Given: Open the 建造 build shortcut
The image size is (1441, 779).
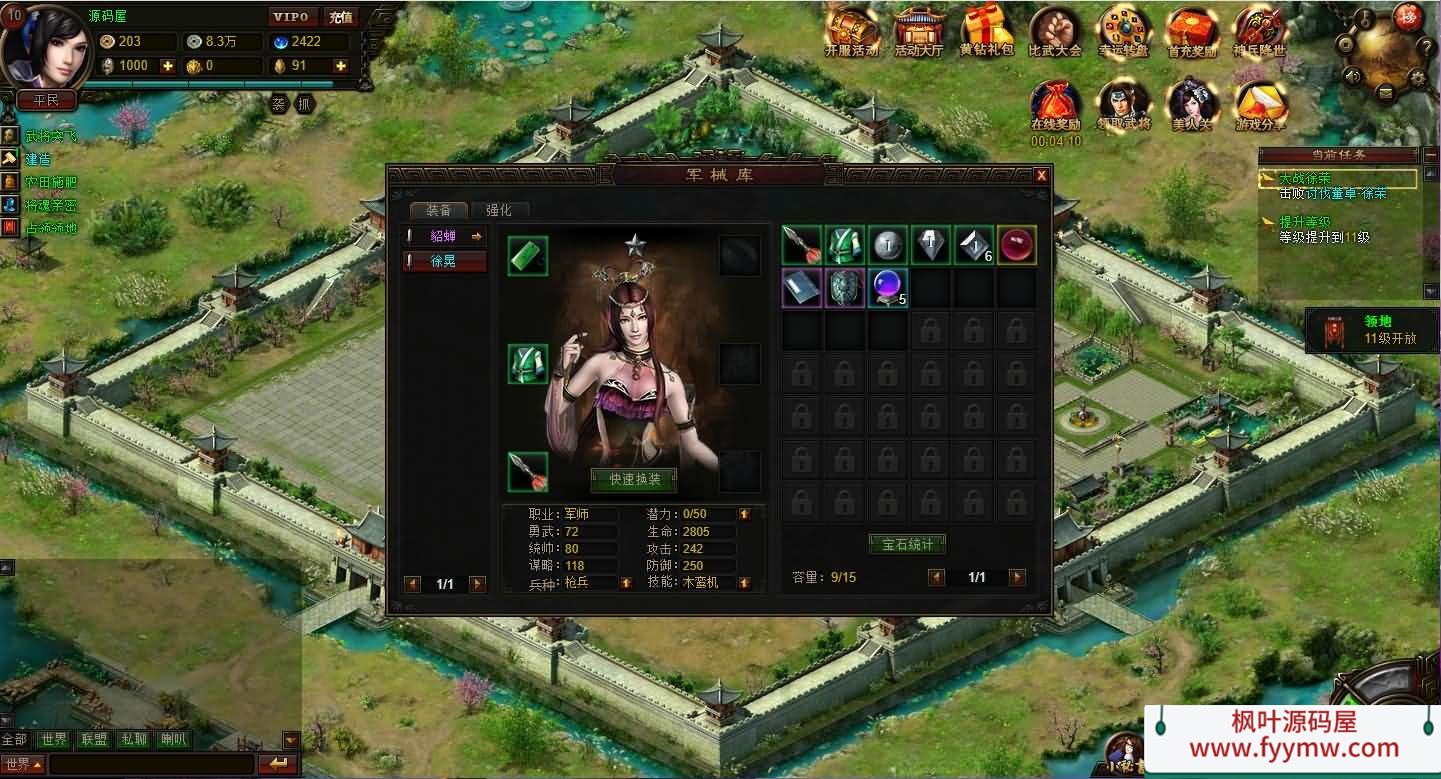Looking at the screenshot, I should point(38,159).
